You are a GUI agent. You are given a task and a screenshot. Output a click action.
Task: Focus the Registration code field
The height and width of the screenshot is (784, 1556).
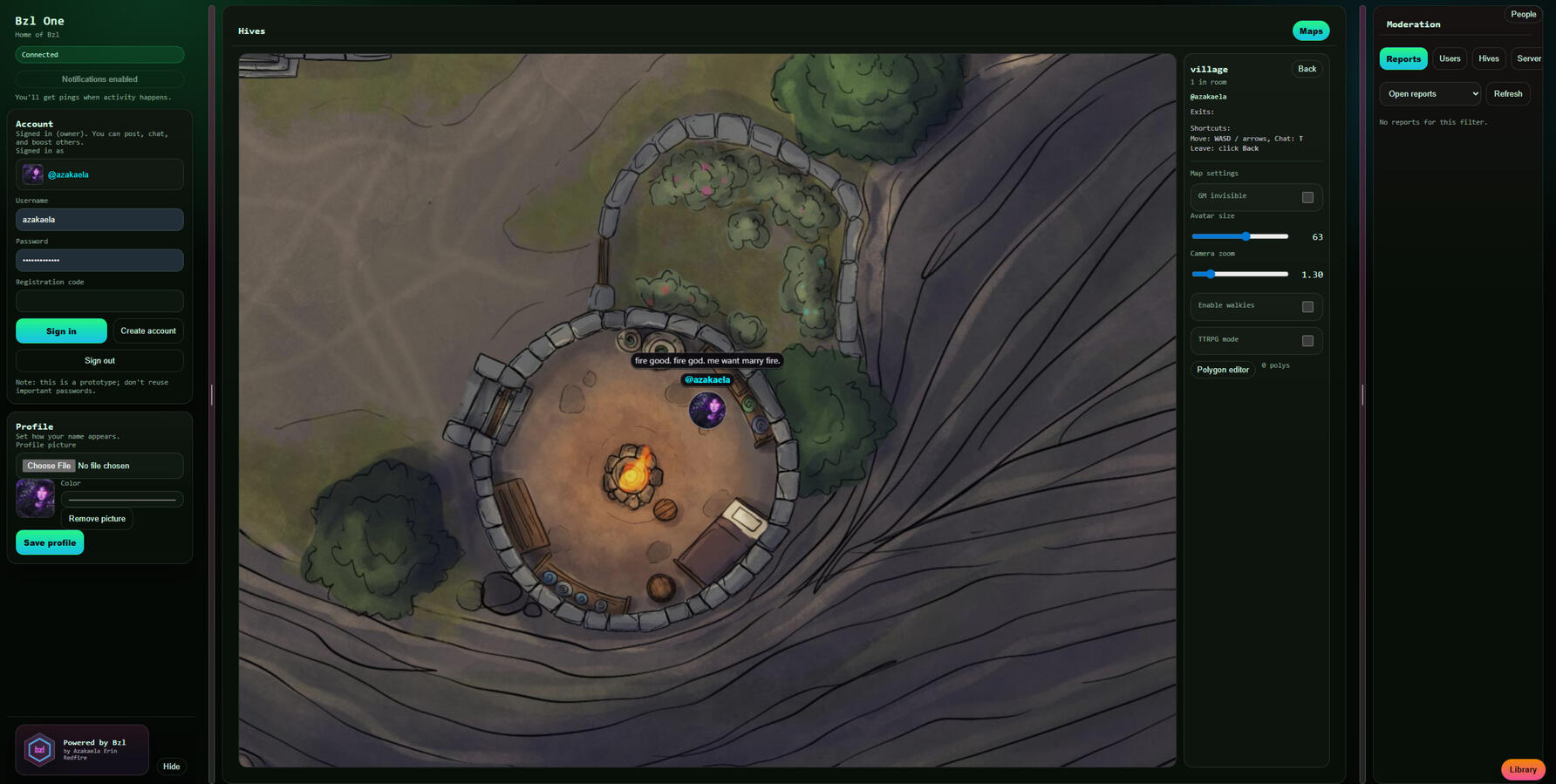click(99, 301)
